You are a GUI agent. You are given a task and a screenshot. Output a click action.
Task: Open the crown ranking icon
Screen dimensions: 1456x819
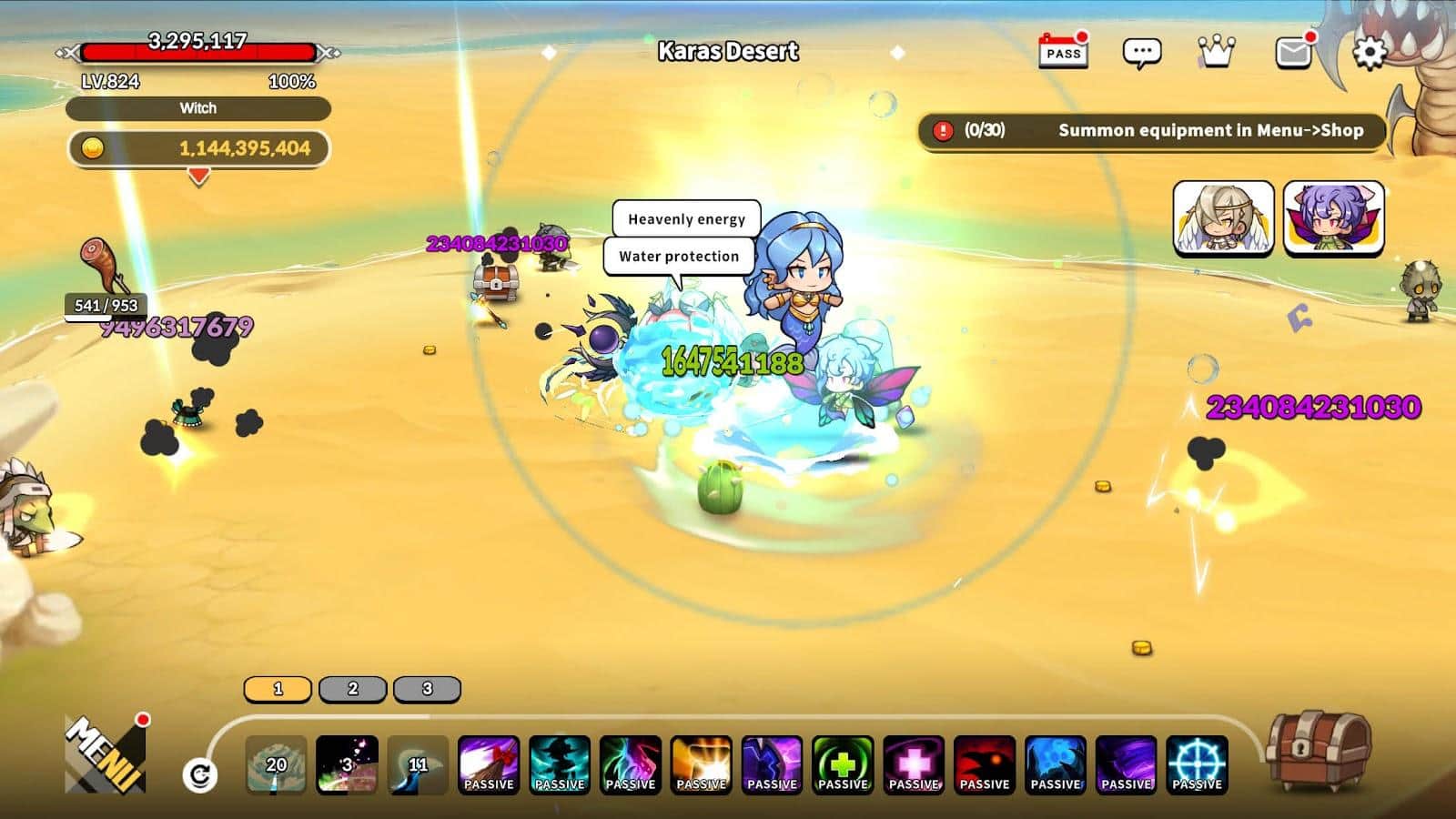(1216, 52)
